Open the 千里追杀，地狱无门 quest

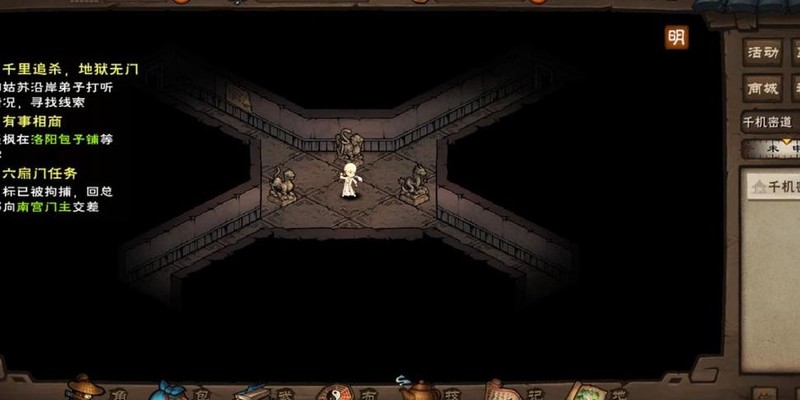click(70, 69)
